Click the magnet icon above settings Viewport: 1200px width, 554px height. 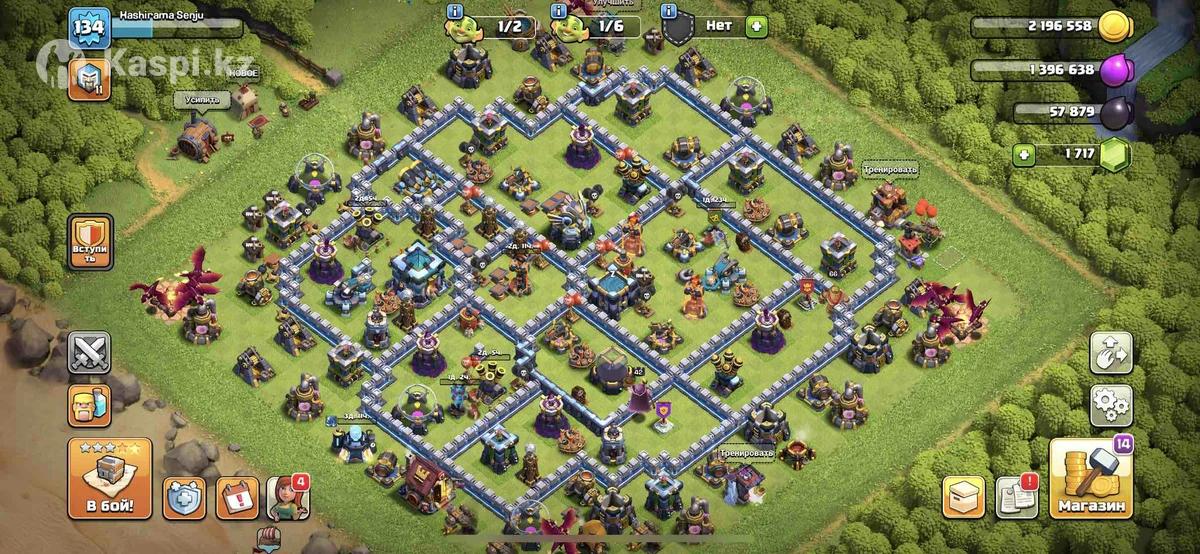[1112, 352]
